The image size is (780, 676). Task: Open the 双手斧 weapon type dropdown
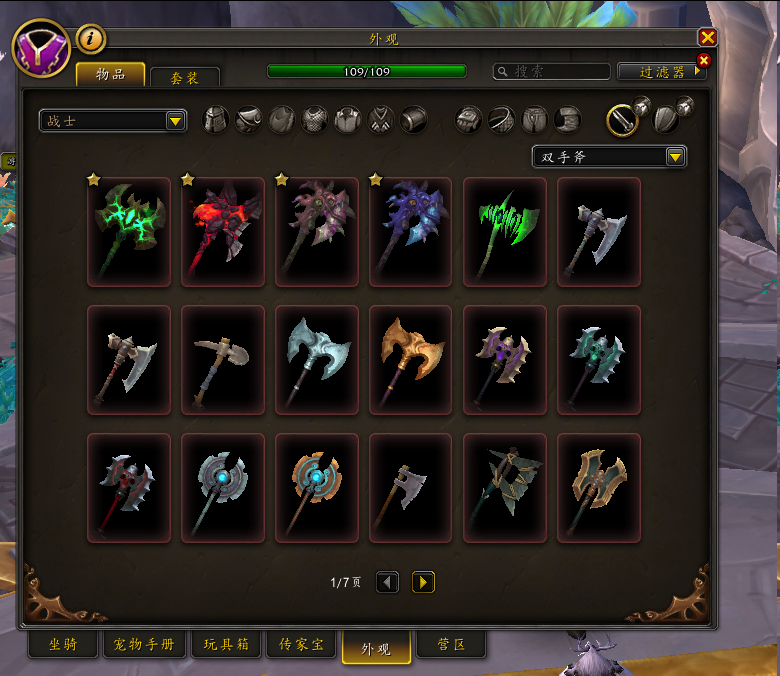pos(608,157)
